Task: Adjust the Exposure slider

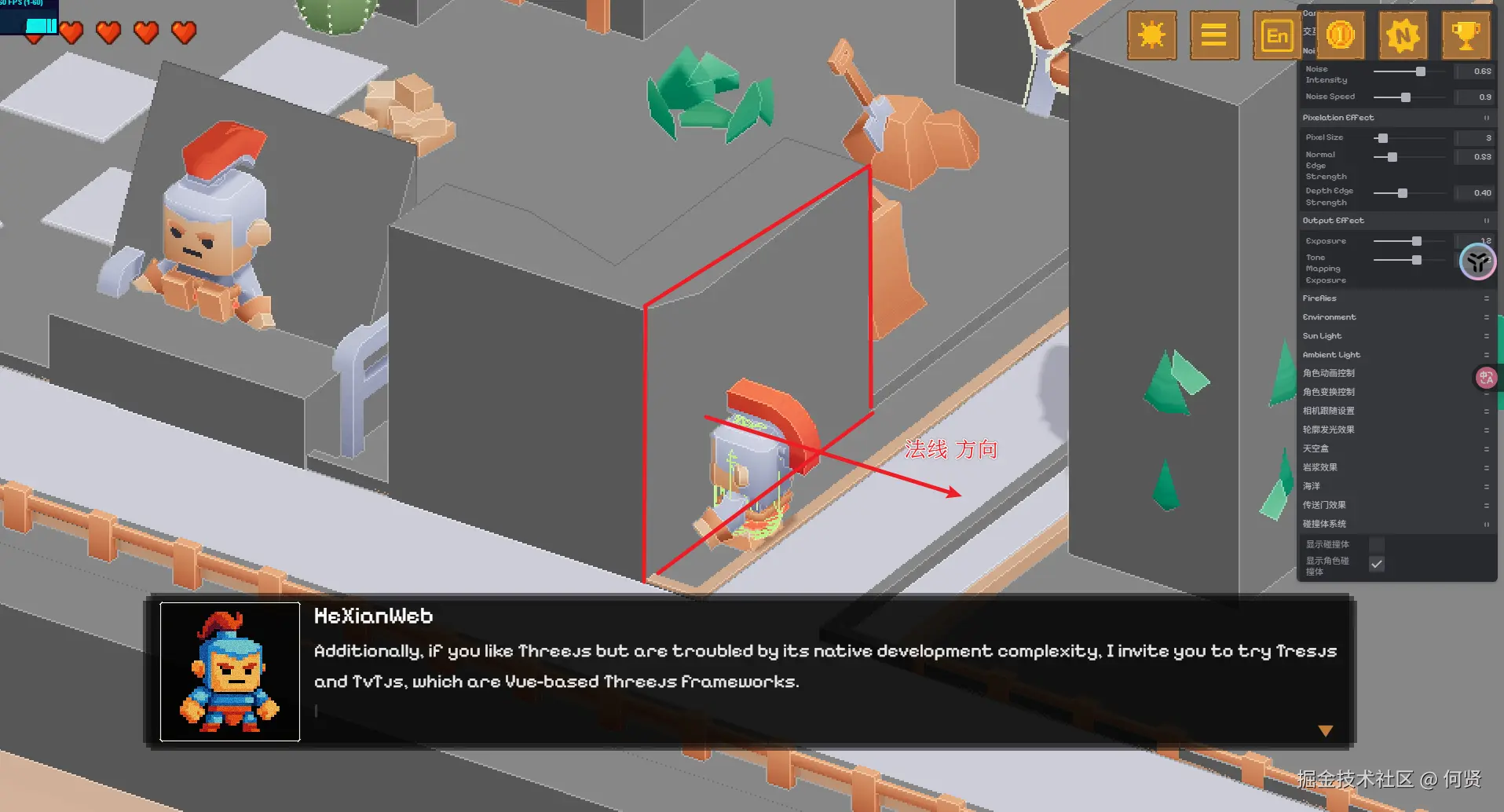Action: point(1416,241)
